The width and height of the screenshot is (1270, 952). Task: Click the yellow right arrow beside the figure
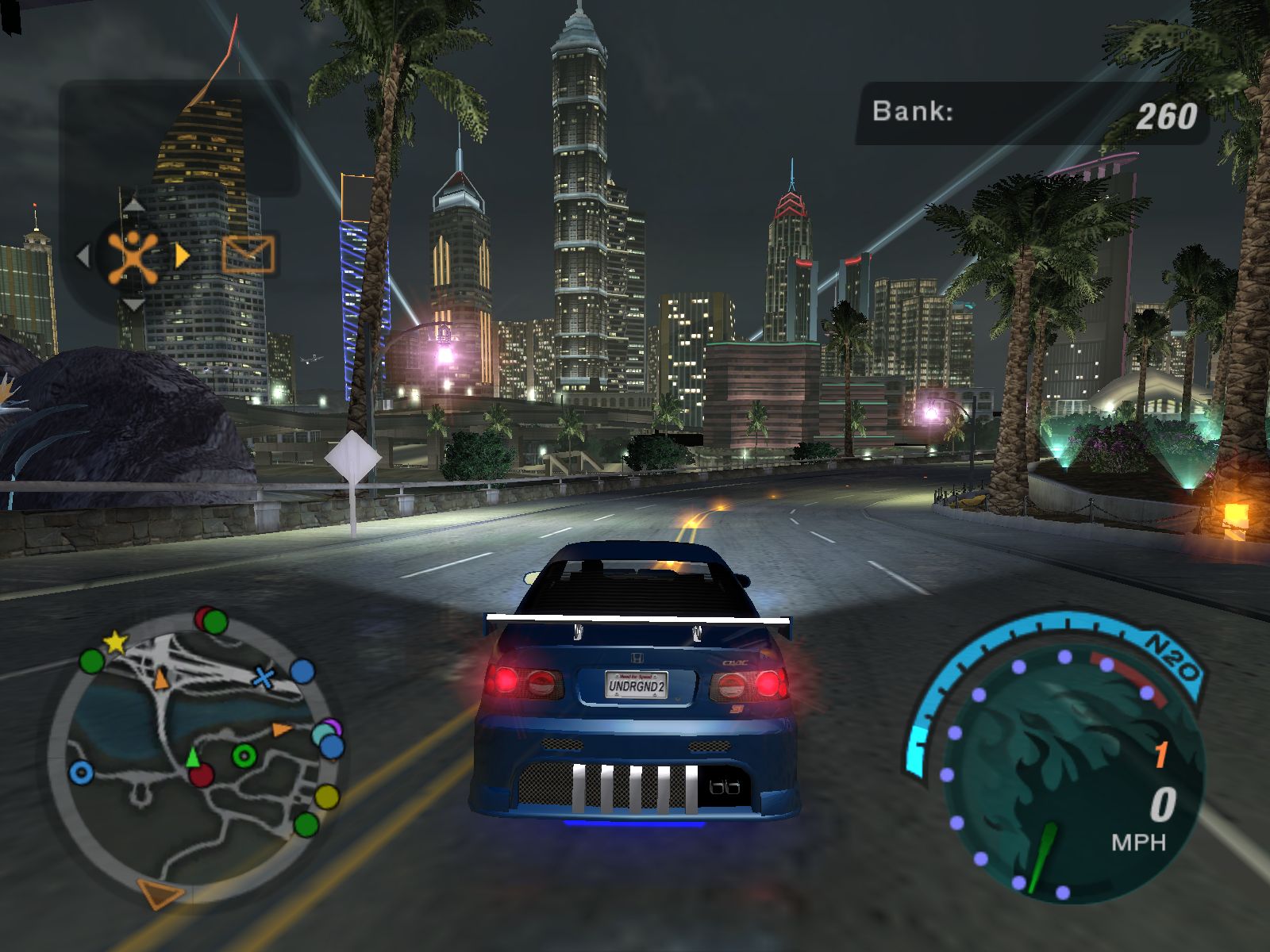coord(183,255)
